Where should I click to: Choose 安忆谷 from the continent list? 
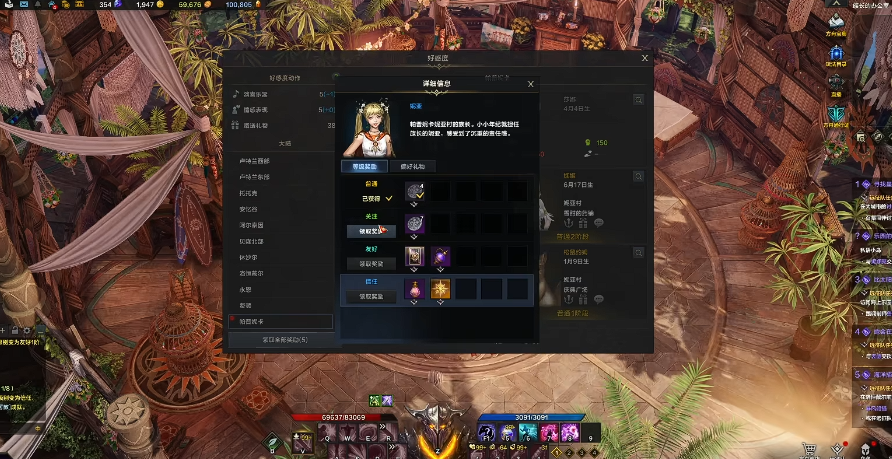249,209
